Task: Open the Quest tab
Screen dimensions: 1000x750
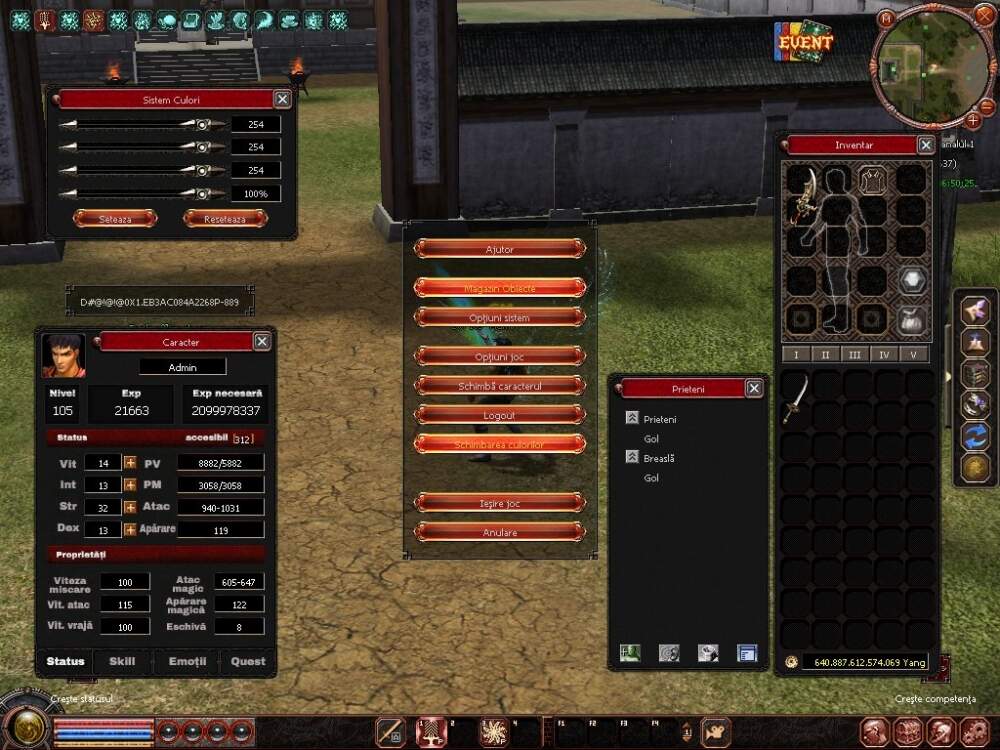Action: (x=248, y=661)
